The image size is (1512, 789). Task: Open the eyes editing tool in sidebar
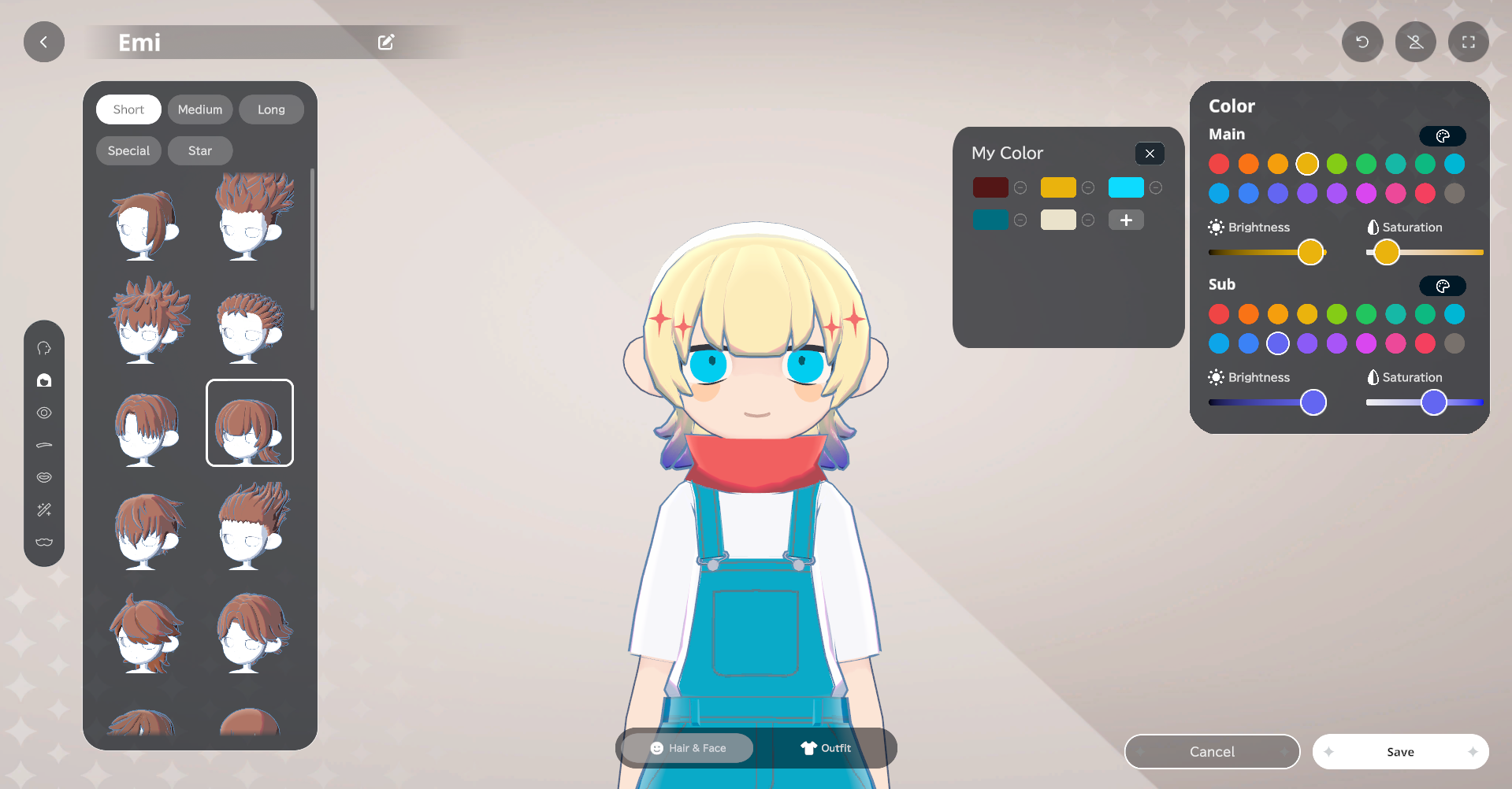(x=44, y=413)
